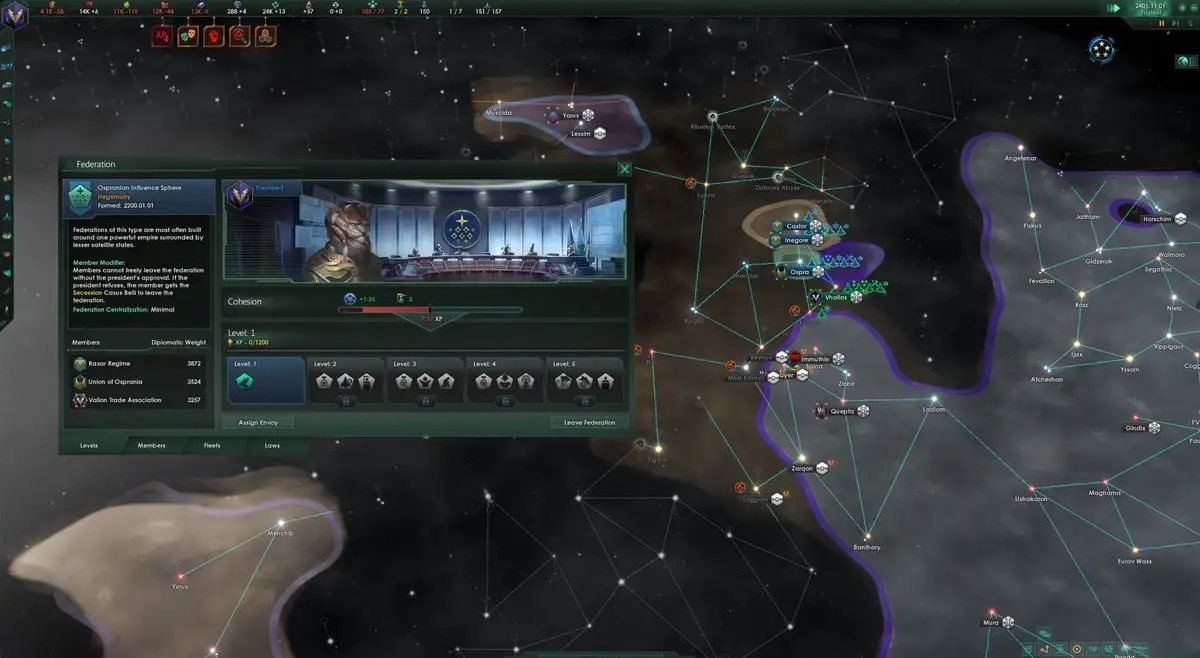Inspect the locked Level 2 perks tile
This screenshot has width=1200, height=658.
pos(345,380)
